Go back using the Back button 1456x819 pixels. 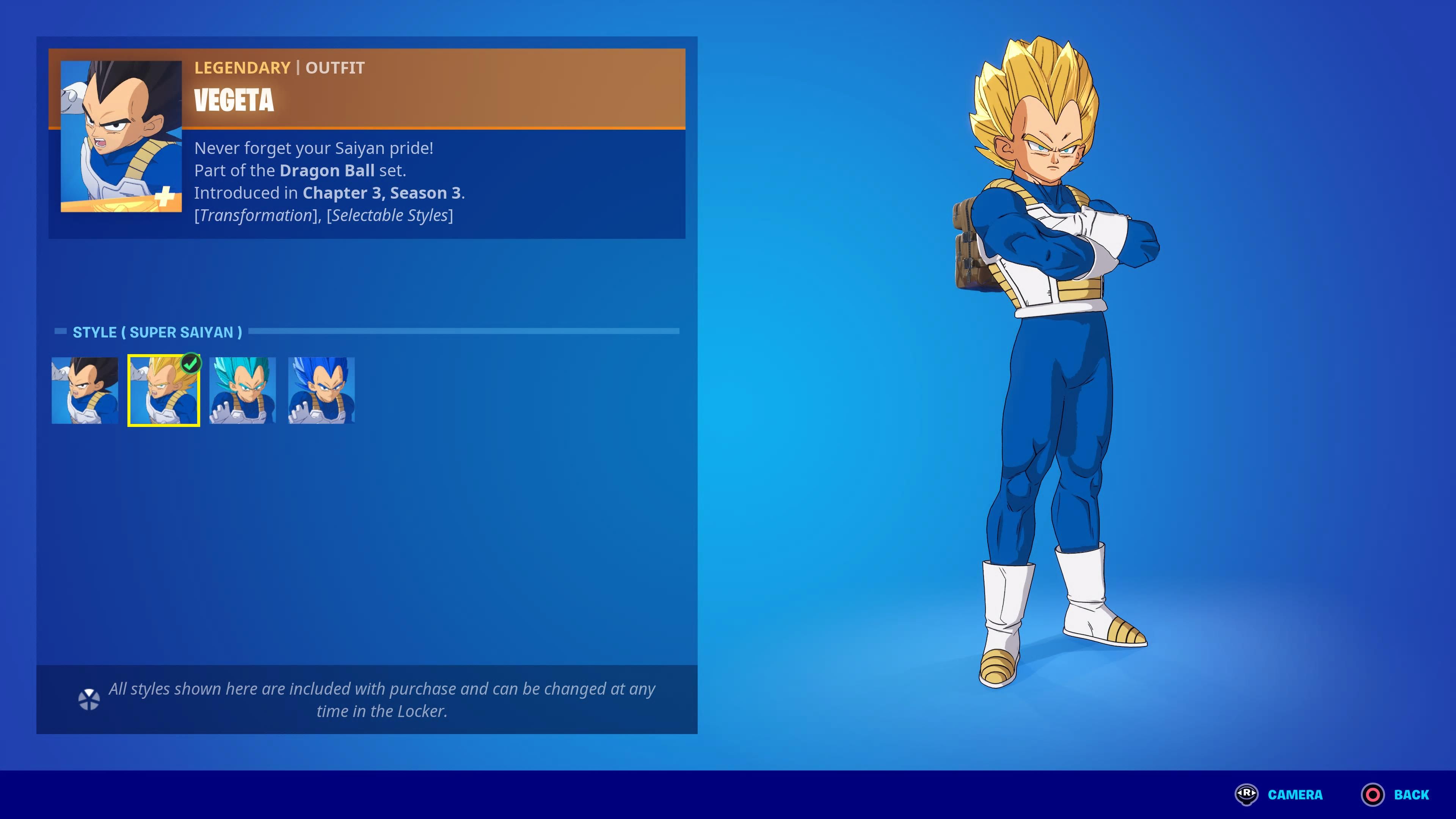tap(1395, 794)
